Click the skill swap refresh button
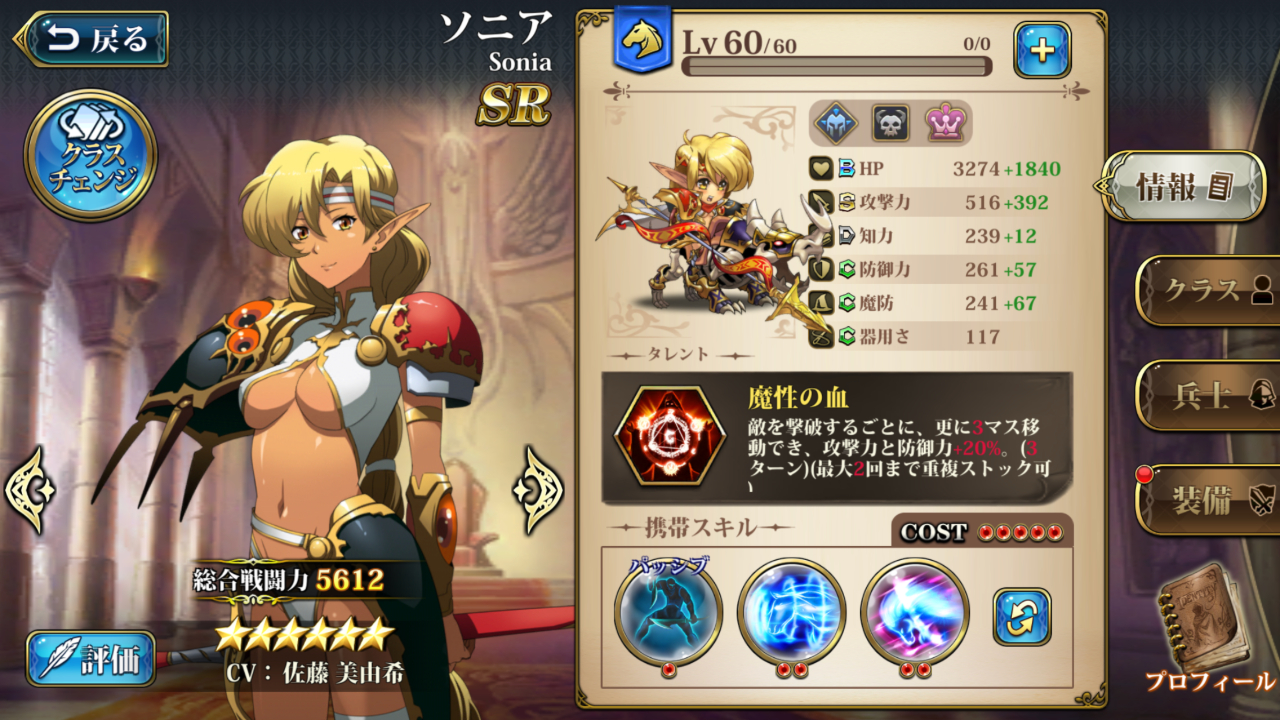 tap(1022, 617)
